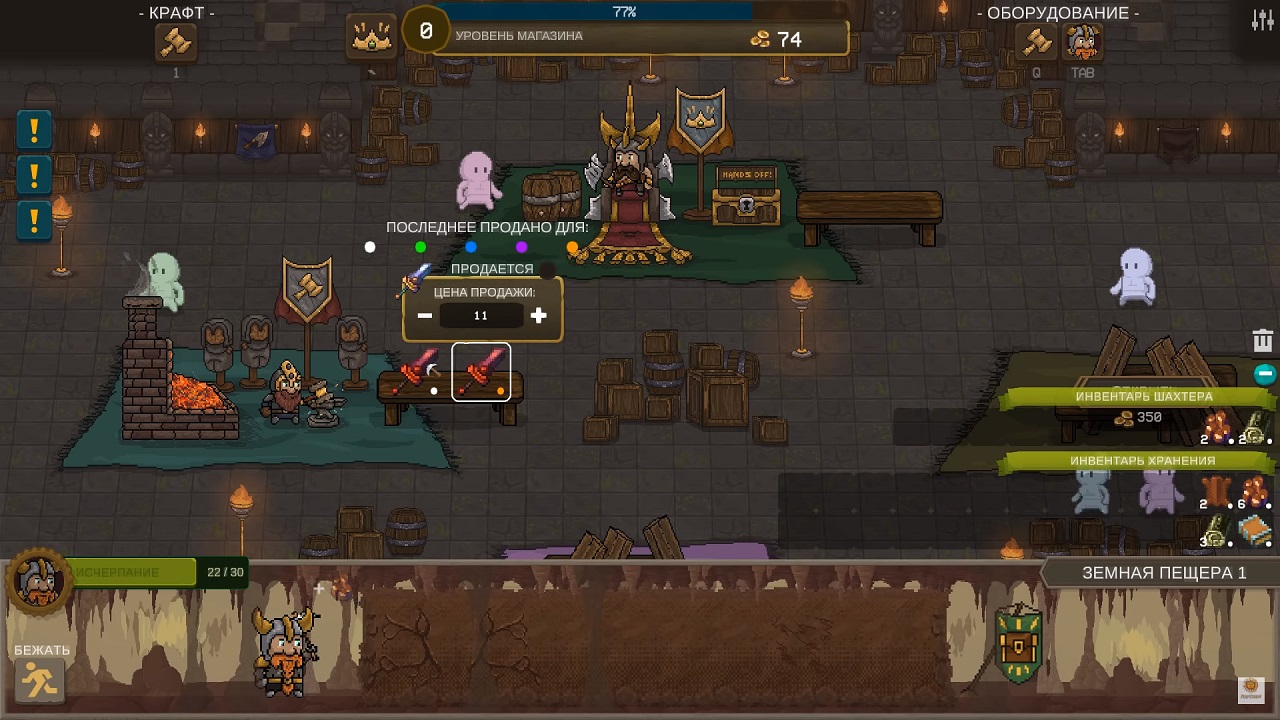Open the dwarf helmet equipment icon
Viewport: 1280px width, 720px height.
click(x=1082, y=43)
